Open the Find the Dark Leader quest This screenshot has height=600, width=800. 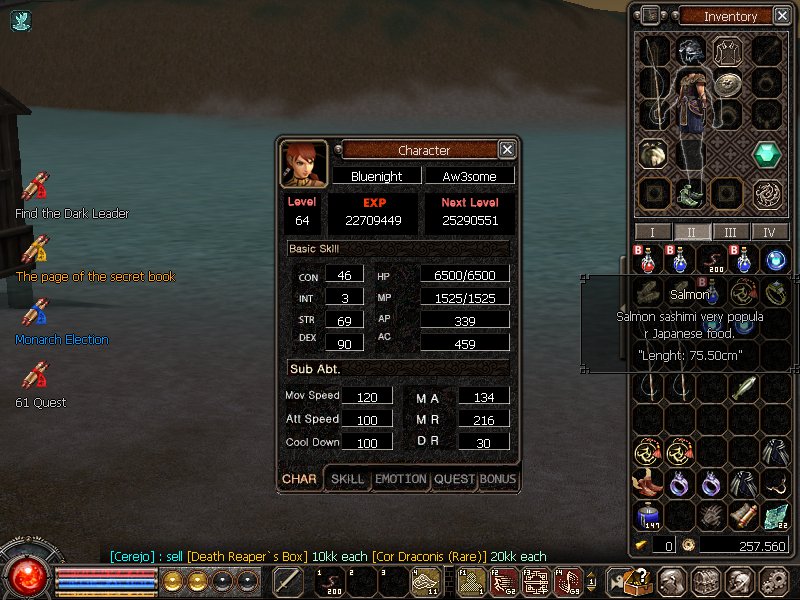pos(36,187)
